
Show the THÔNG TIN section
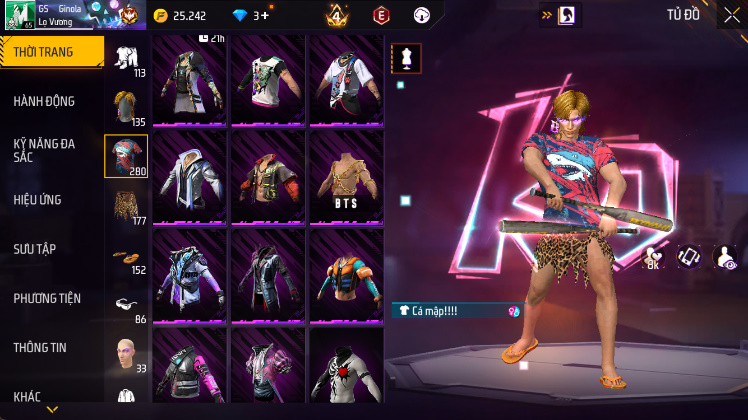coord(40,347)
